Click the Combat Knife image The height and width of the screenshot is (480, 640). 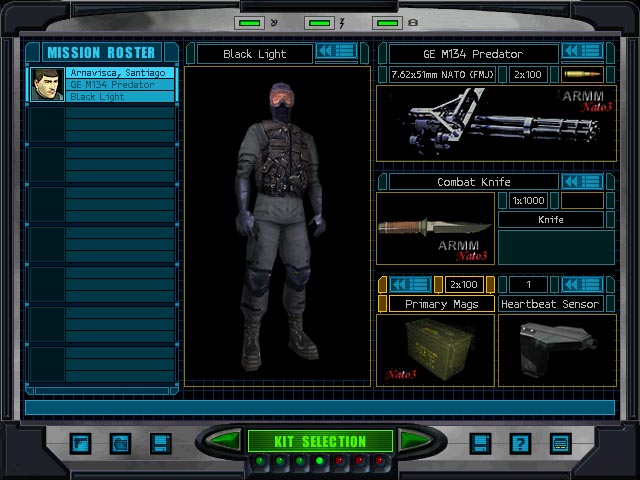[x=436, y=228]
